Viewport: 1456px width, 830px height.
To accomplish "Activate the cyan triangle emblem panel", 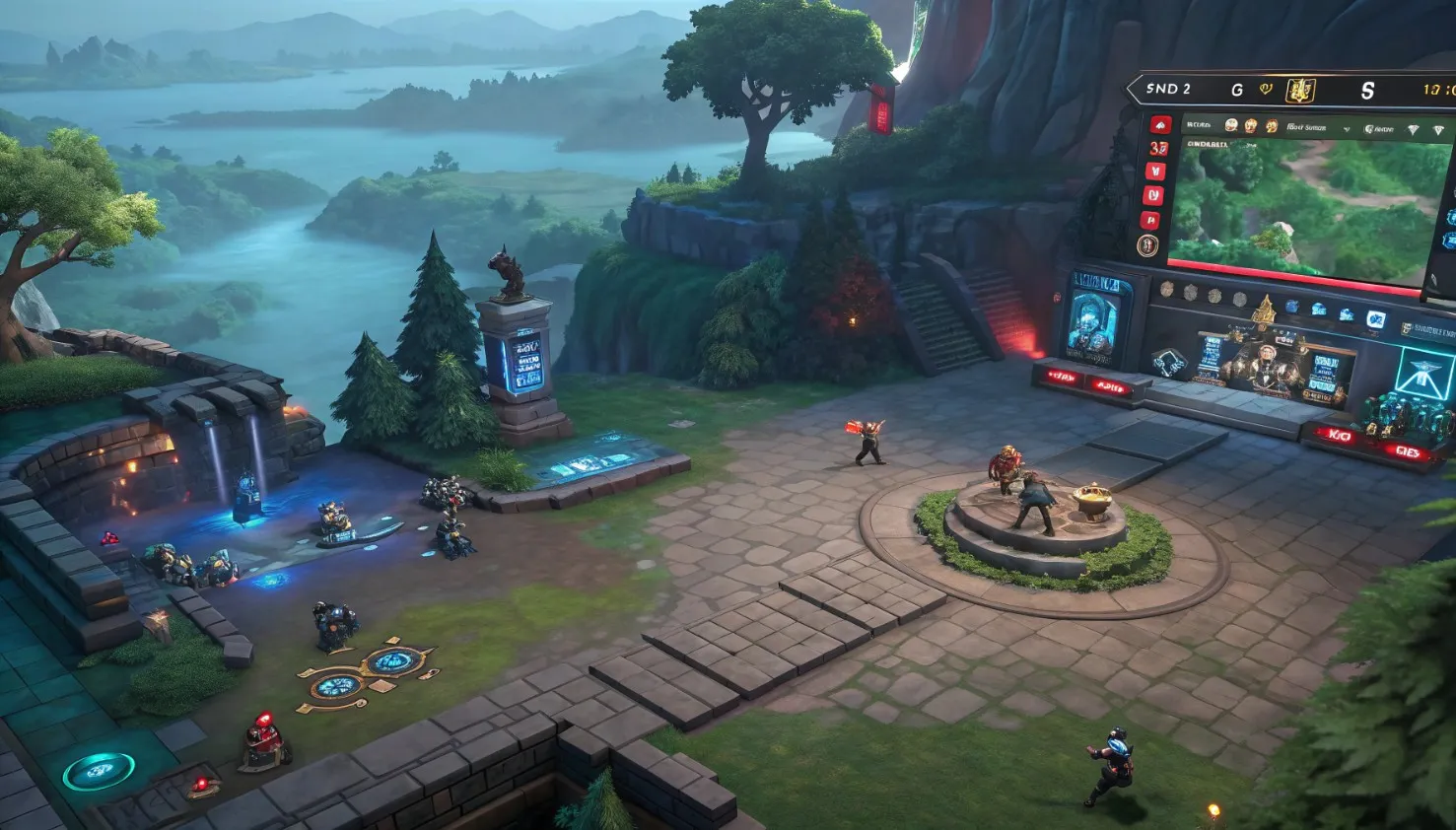I will (x=1423, y=375).
